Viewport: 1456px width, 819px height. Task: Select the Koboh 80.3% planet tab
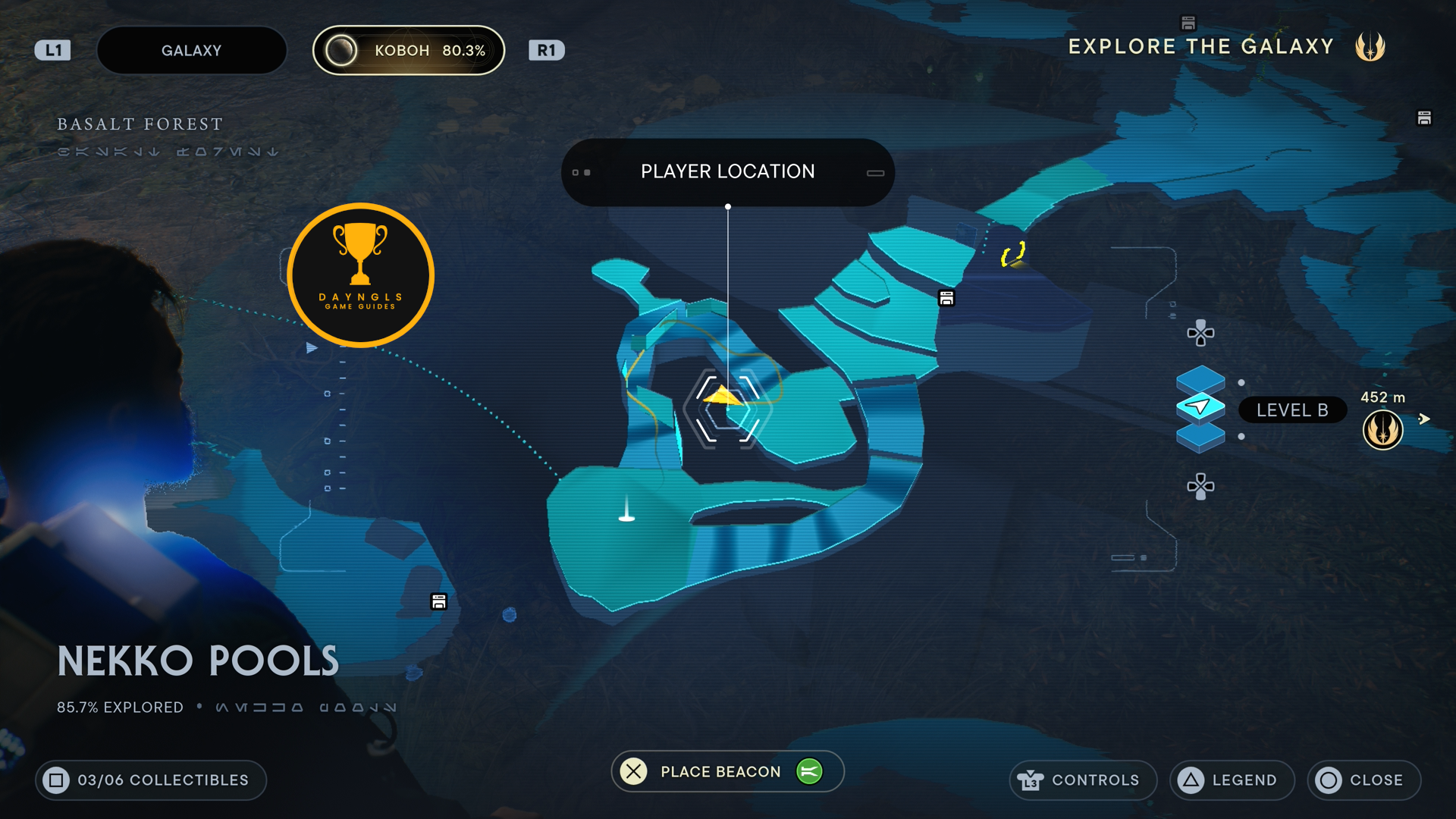click(x=409, y=51)
